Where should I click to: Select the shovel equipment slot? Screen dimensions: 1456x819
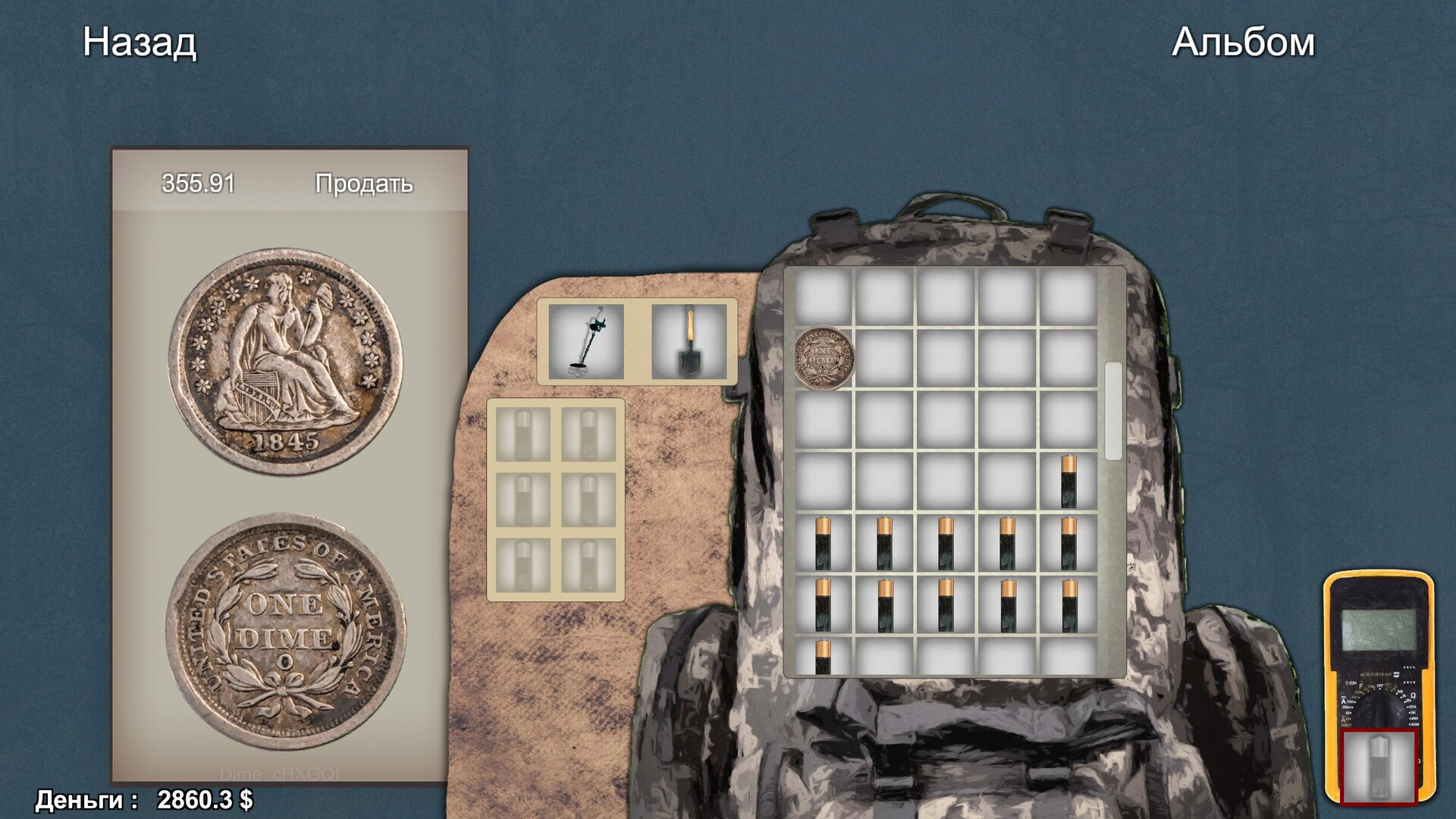[x=689, y=342]
